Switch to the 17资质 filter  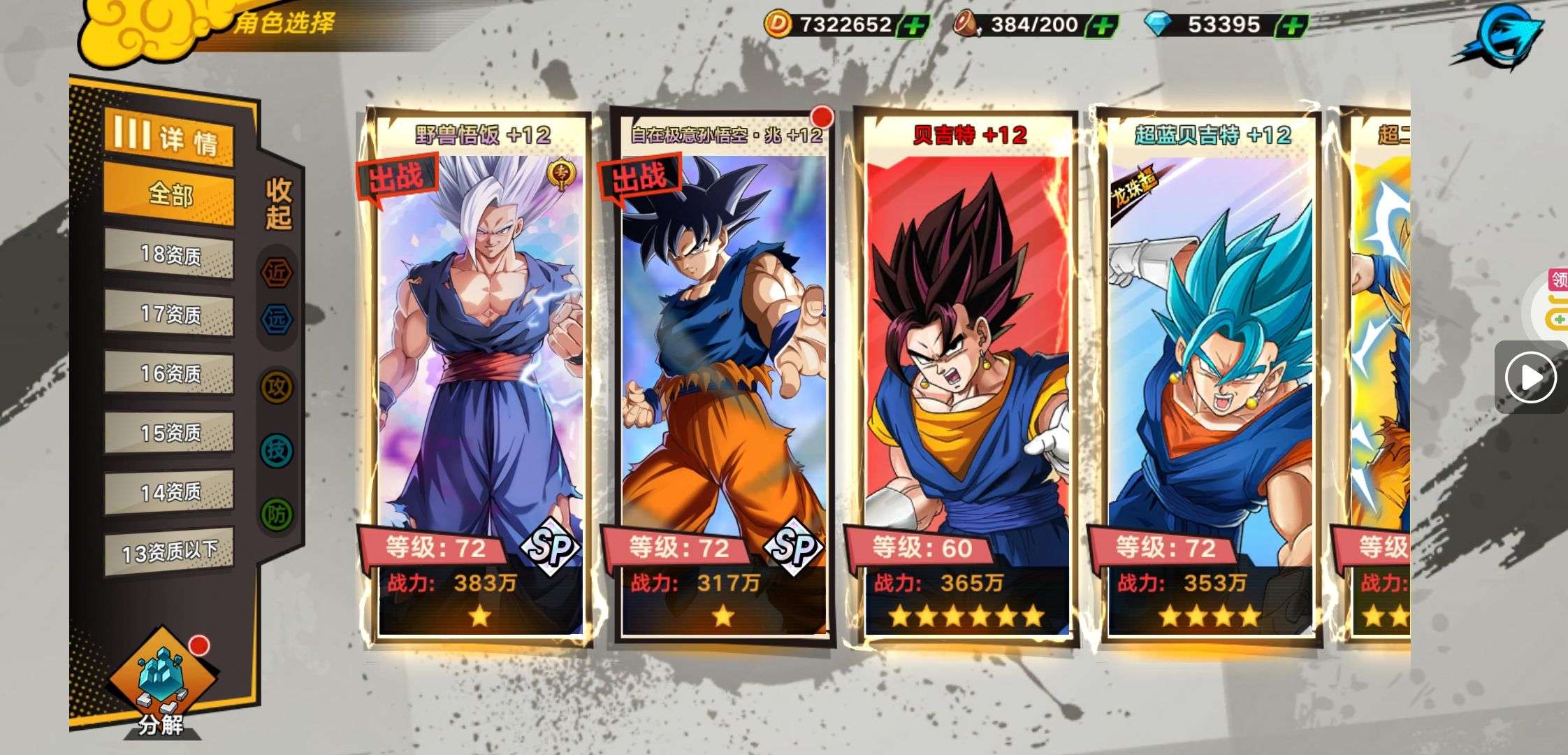[169, 314]
